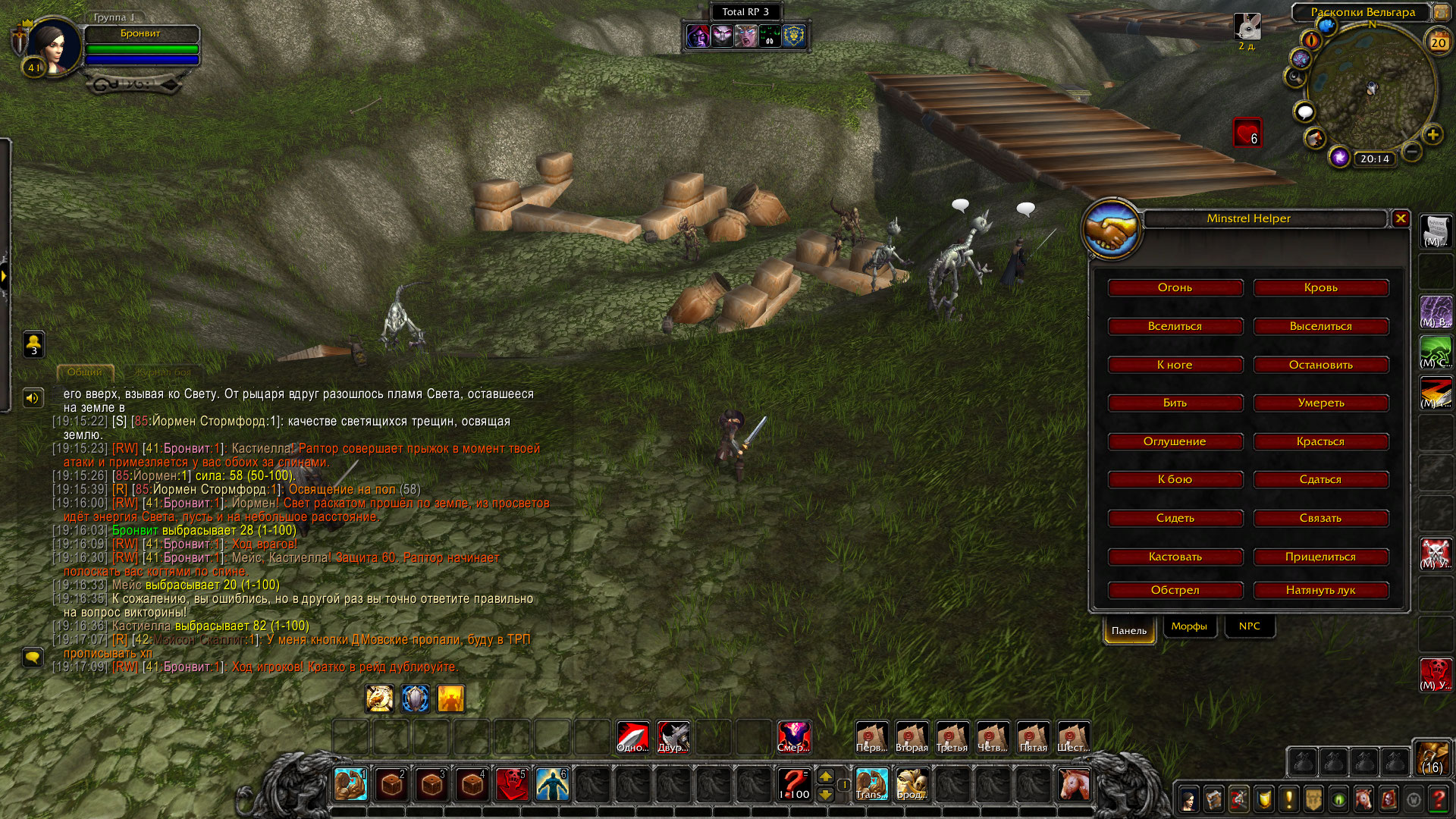Open the calendar showing day 20

point(1438,42)
